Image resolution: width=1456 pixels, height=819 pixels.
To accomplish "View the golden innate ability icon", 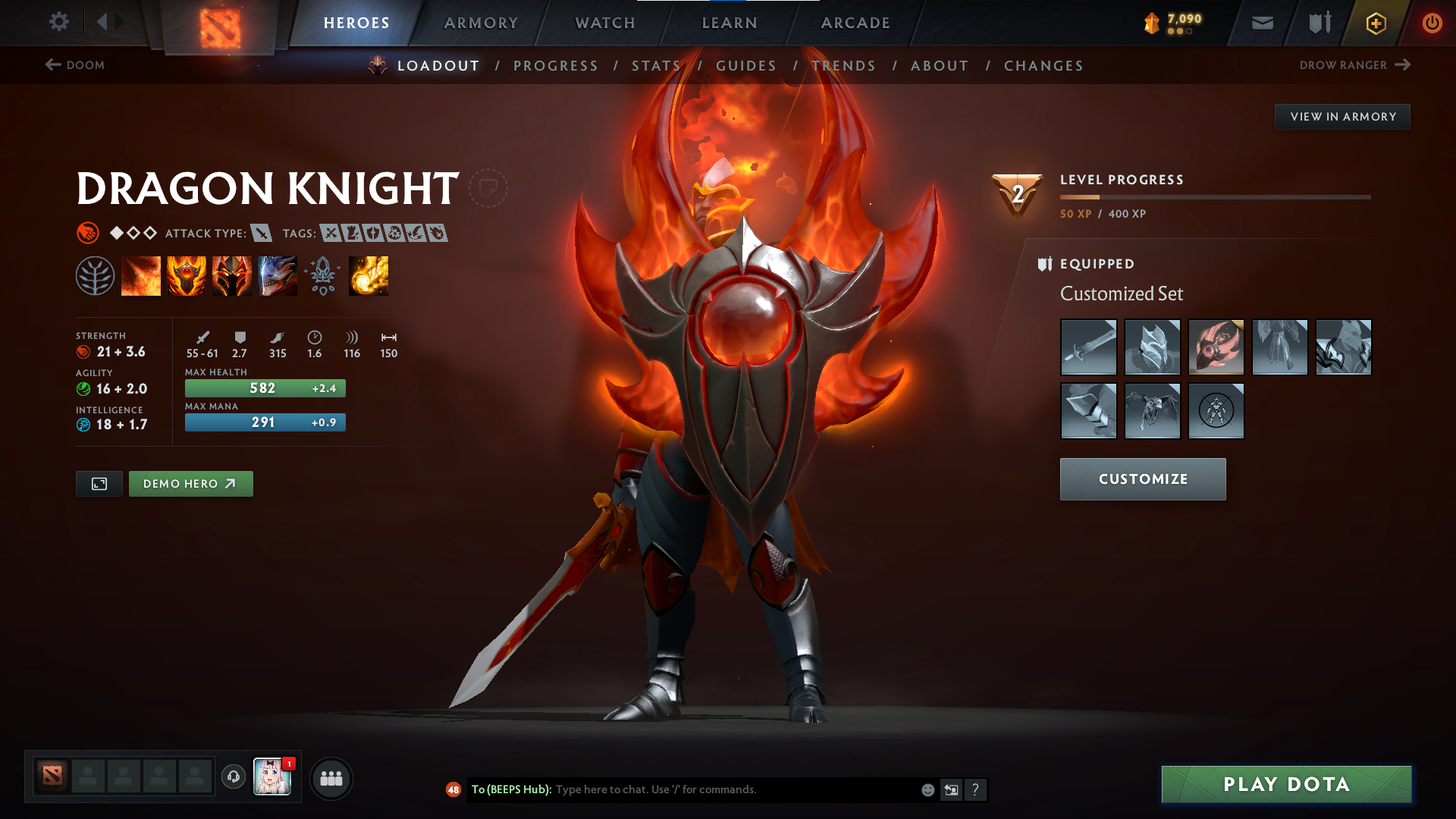I will pyautogui.click(x=369, y=275).
